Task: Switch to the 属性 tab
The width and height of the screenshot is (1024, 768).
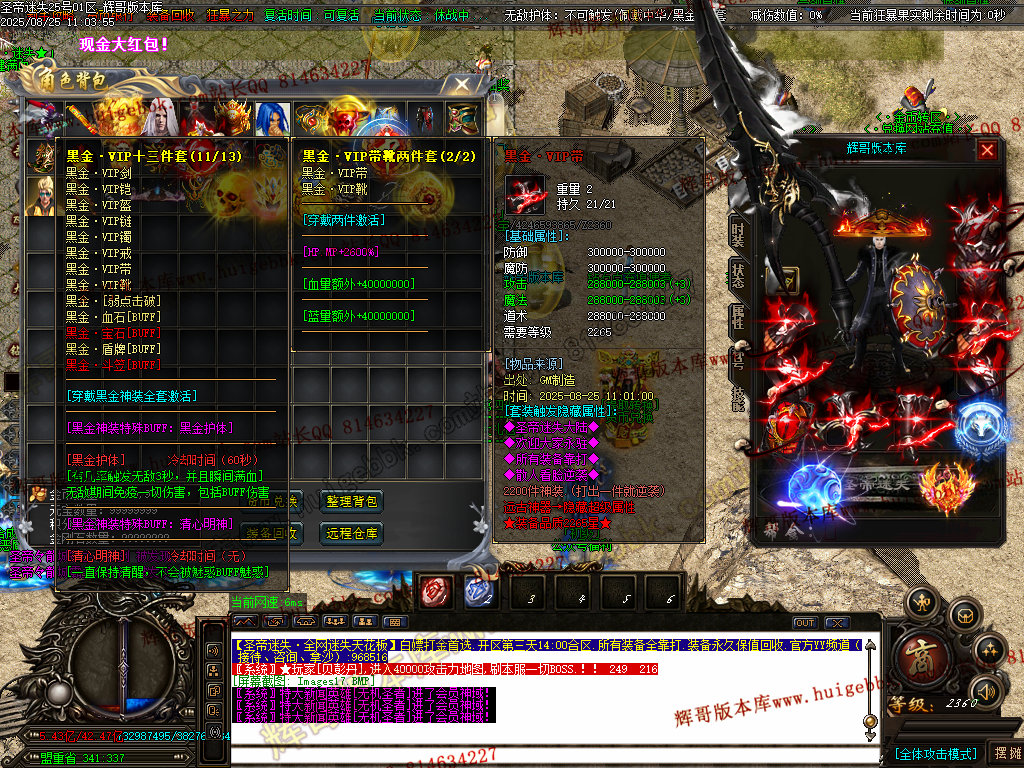Action: pos(738,316)
